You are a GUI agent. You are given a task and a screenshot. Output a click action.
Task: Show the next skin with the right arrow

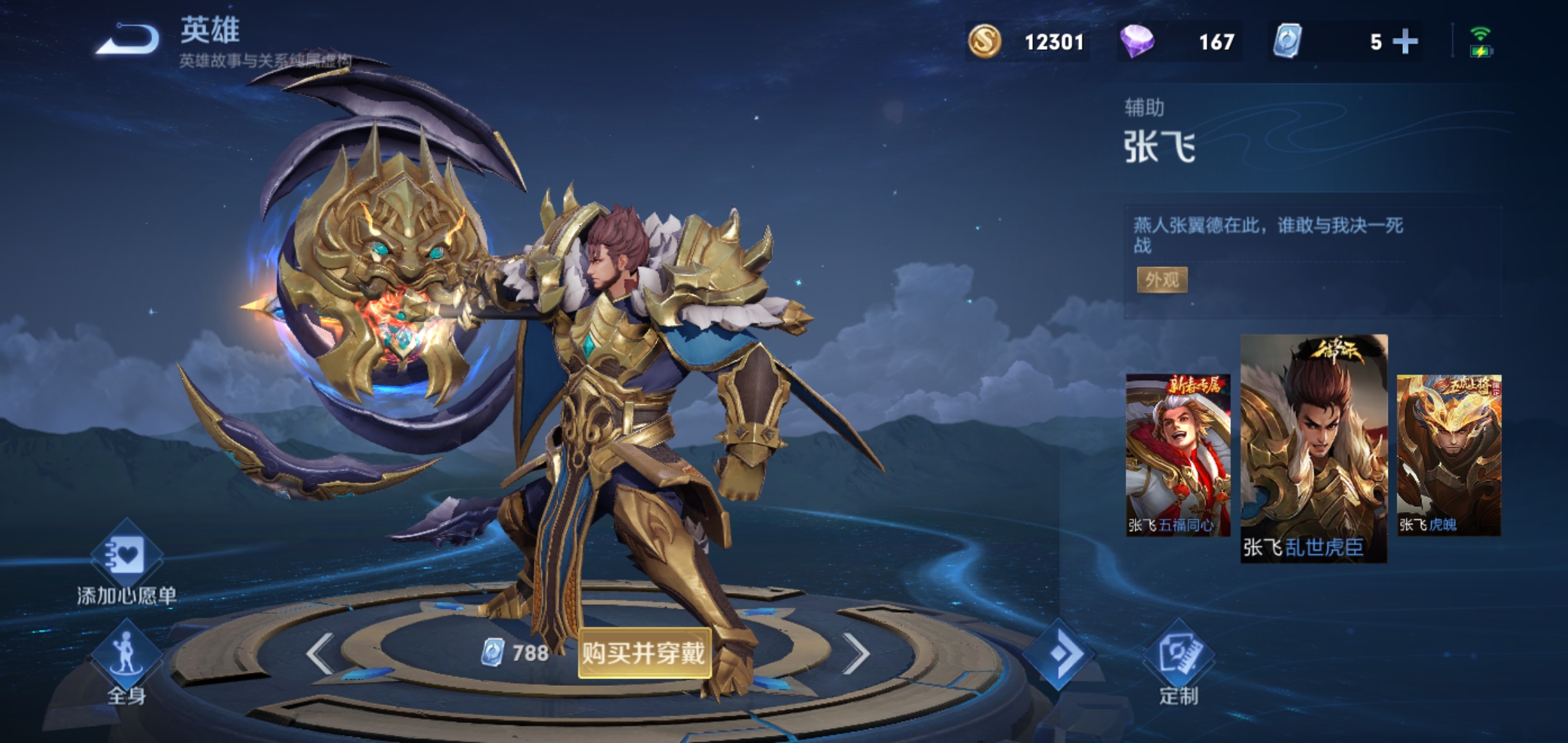[856, 653]
